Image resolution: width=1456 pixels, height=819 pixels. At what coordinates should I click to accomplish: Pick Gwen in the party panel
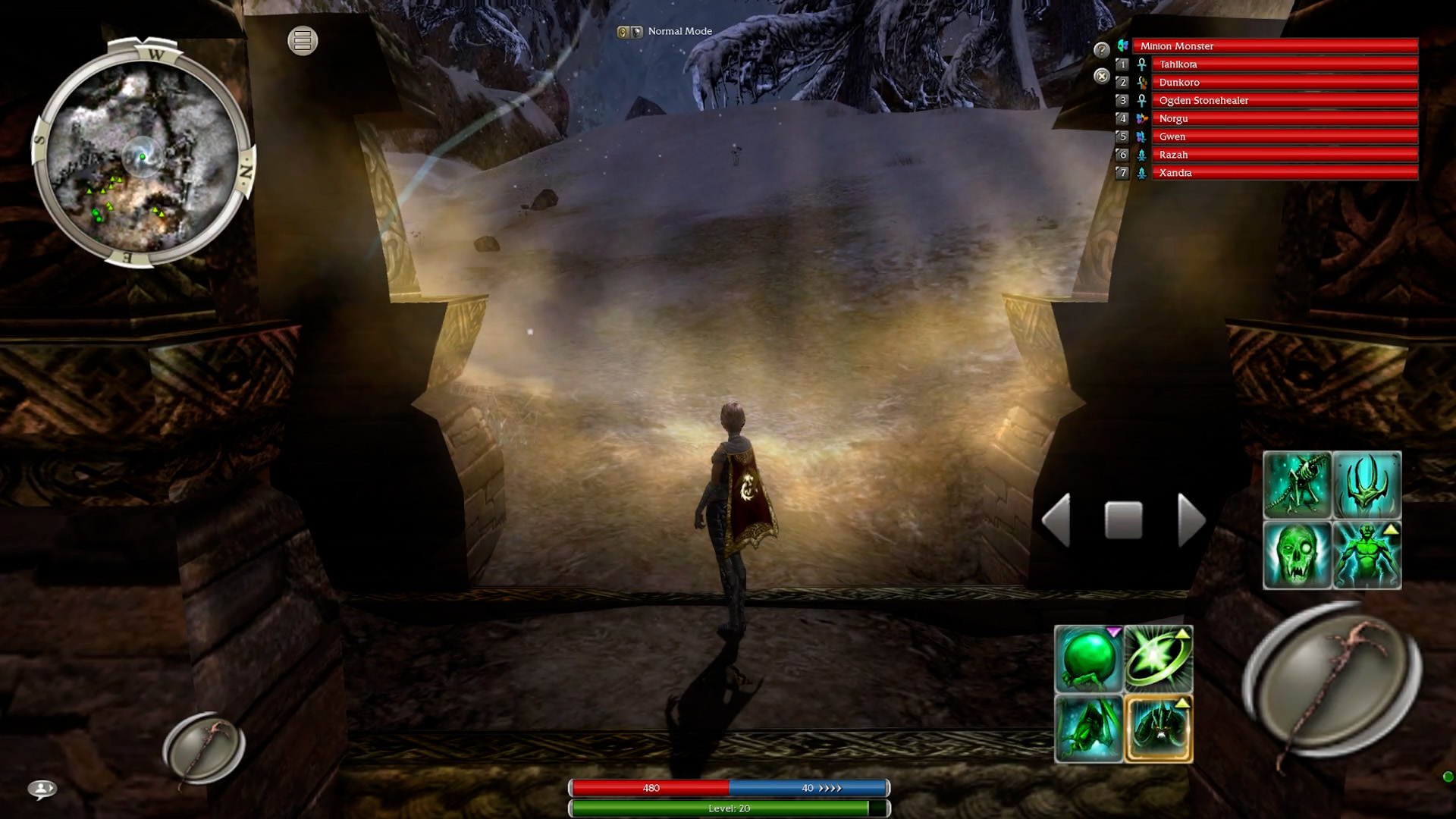pos(1284,137)
